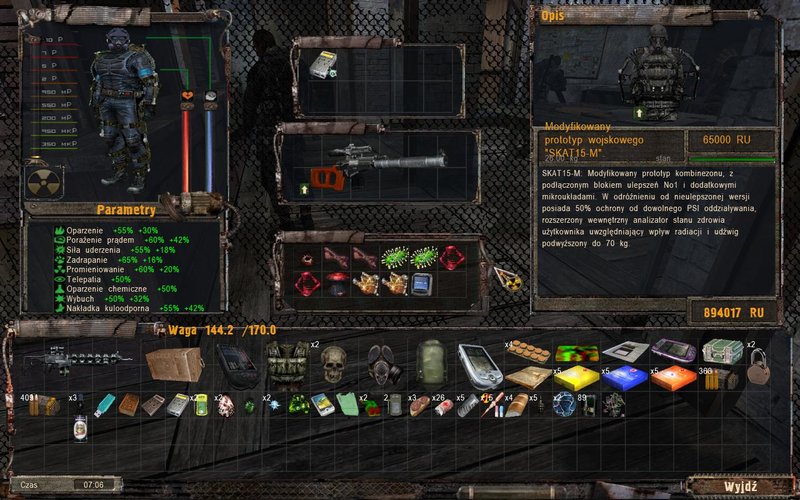Viewport: 800px width, 500px height.
Task: Select the white PDA device
Action: 478,363
